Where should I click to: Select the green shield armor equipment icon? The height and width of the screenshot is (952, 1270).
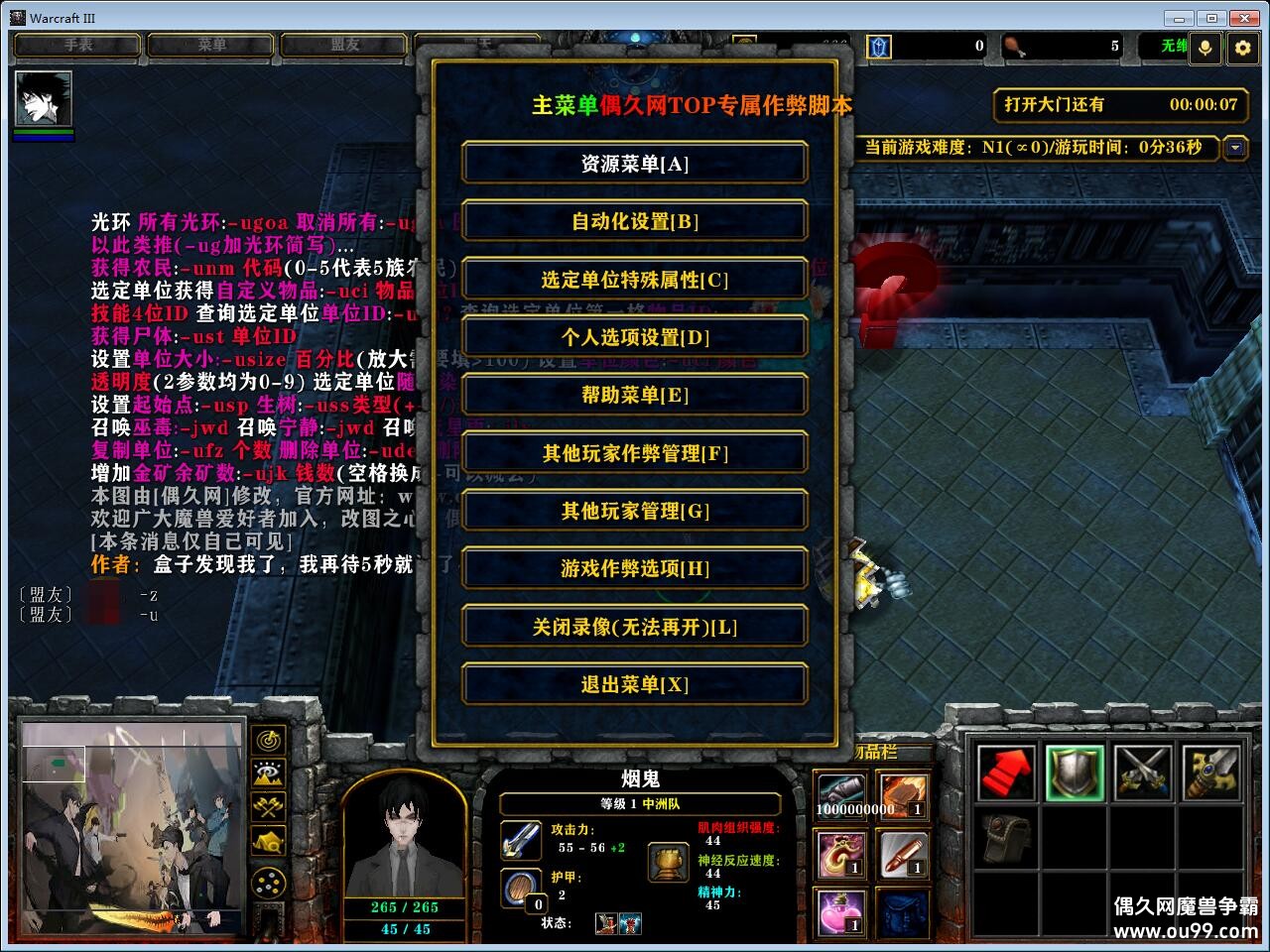pos(1075,773)
